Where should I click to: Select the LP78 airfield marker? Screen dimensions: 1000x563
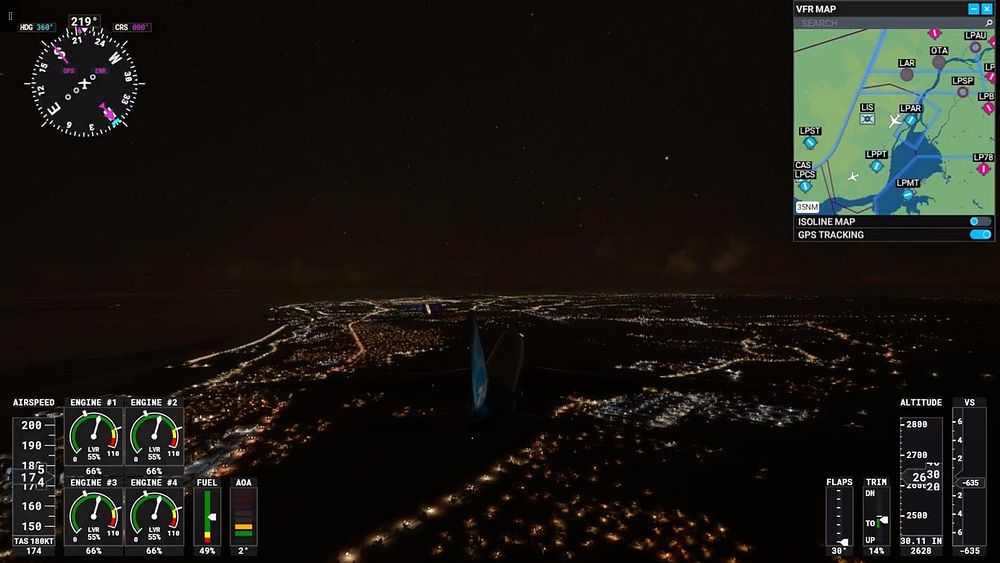click(984, 169)
